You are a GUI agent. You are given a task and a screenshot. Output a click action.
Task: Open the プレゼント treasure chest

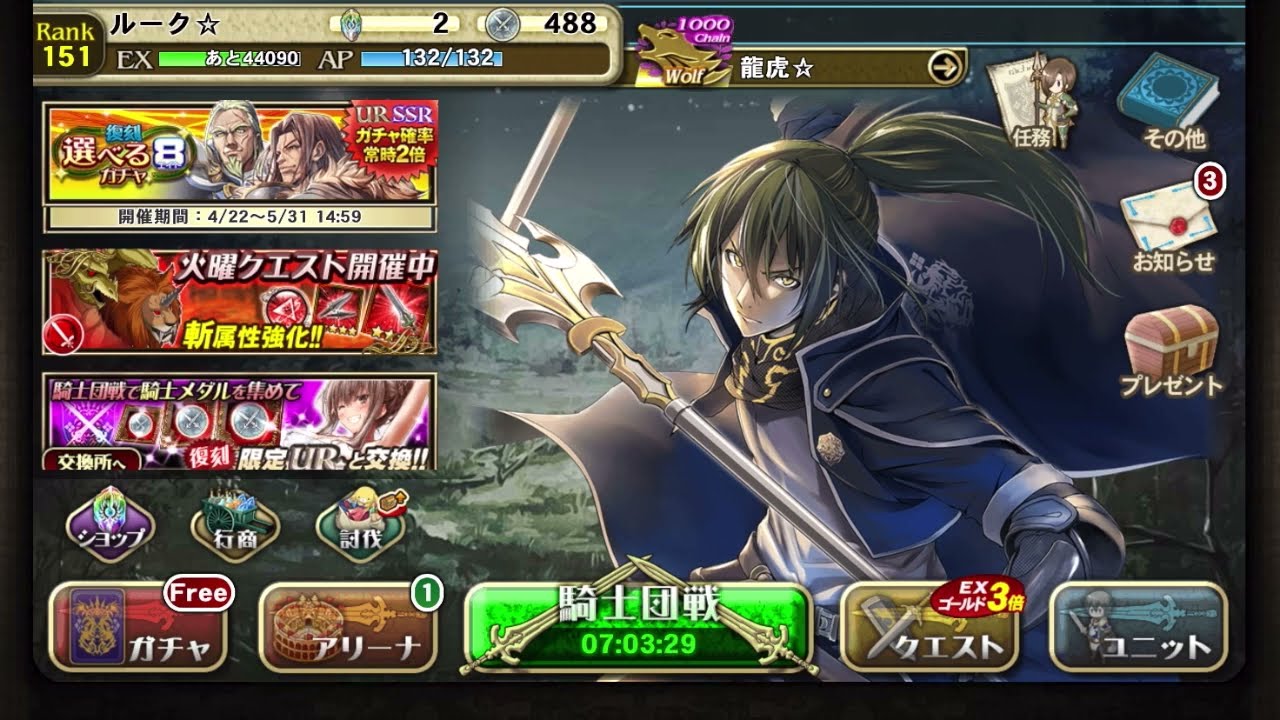point(1170,350)
